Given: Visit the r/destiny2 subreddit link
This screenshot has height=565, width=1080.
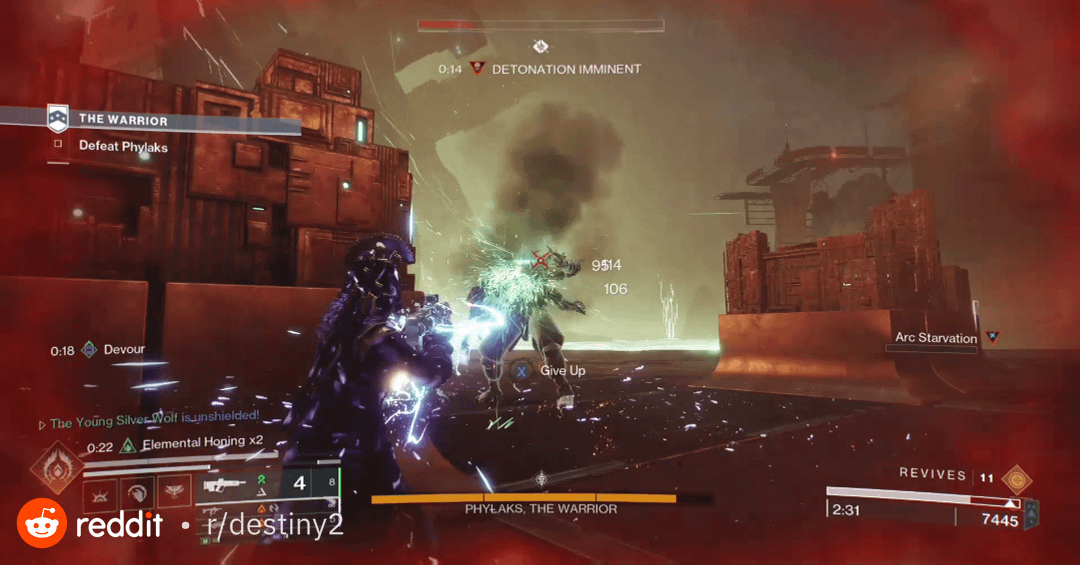Looking at the screenshot, I should pyautogui.click(x=272, y=524).
